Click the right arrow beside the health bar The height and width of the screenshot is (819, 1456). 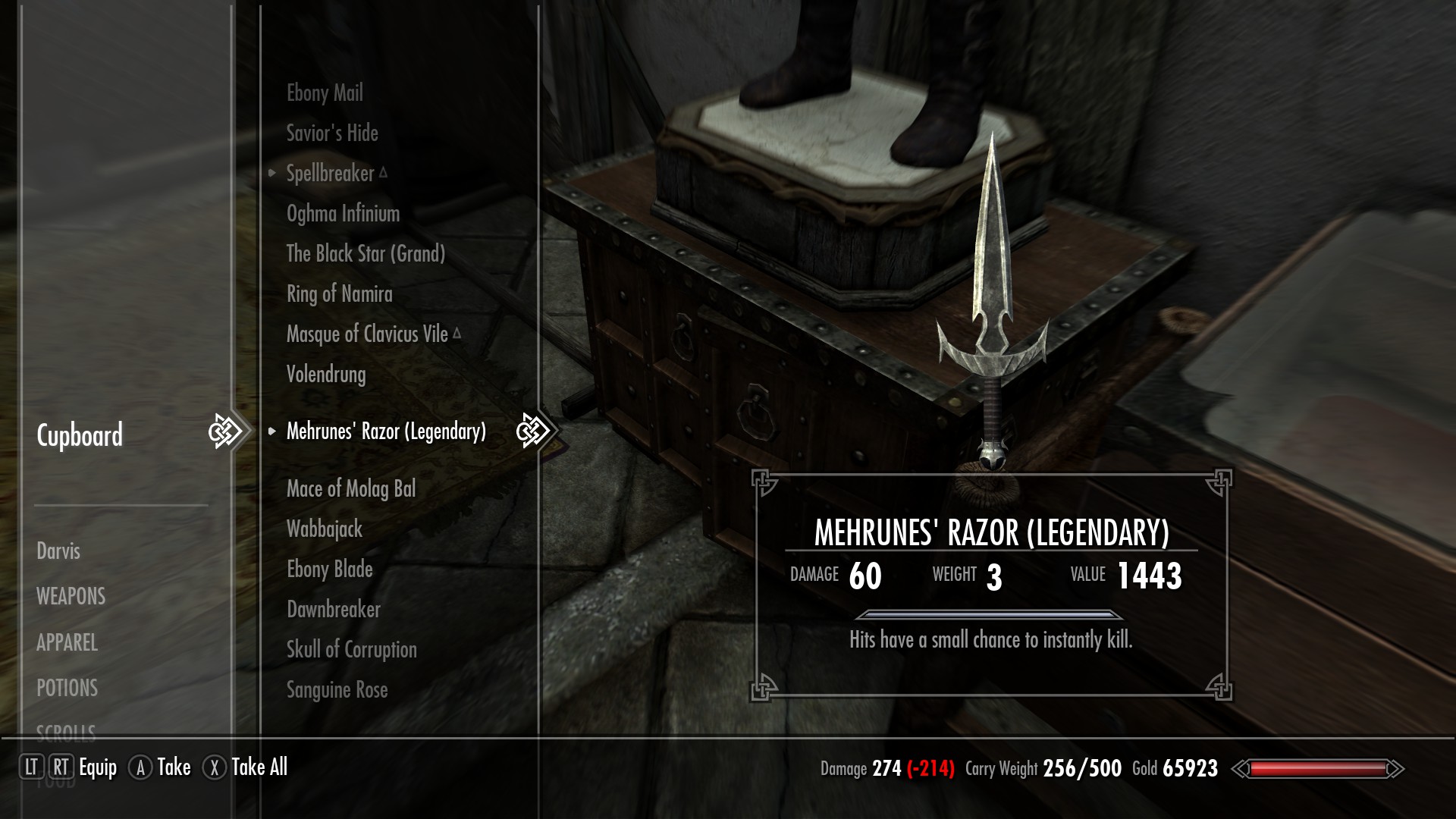click(1398, 769)
